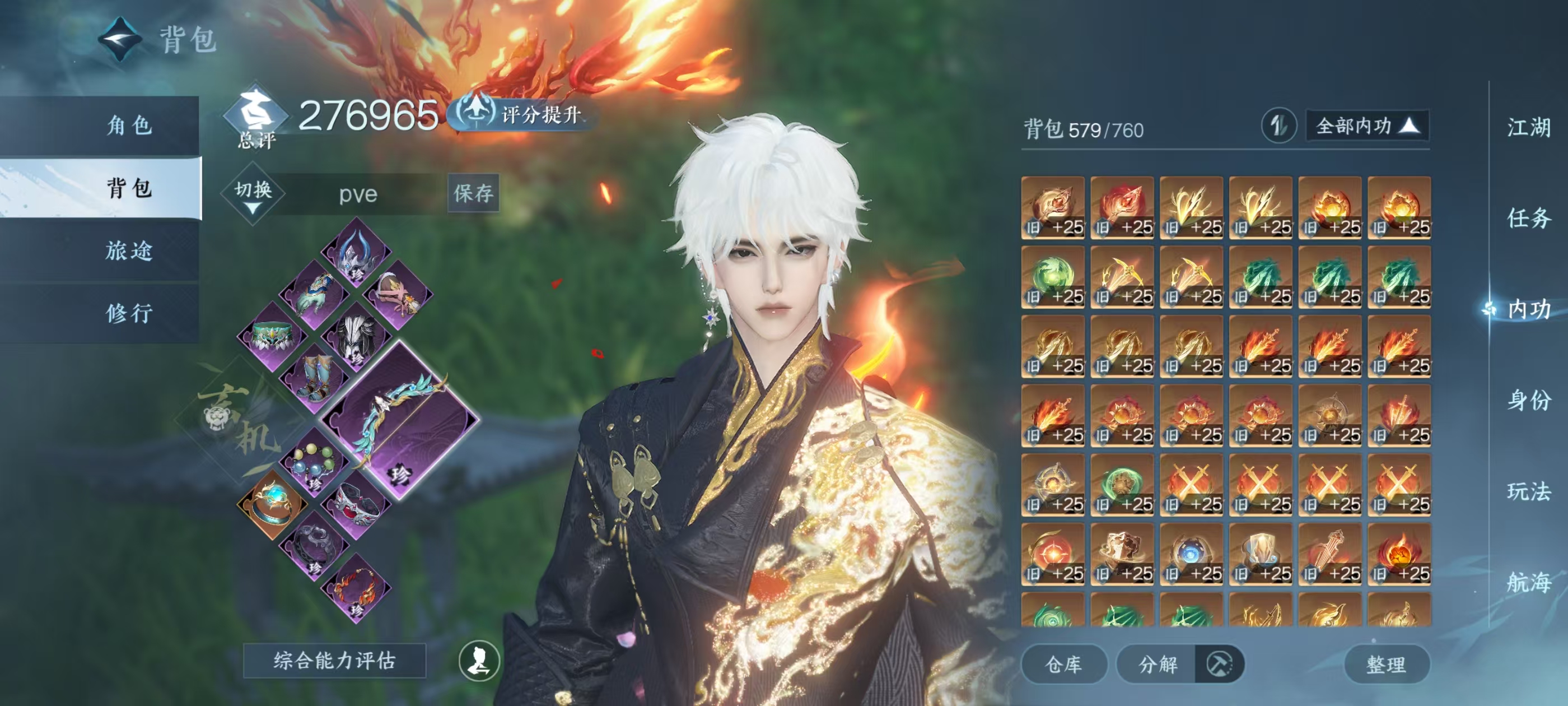1568x706 pixels.
Task: Go back using the top-left diamond icon
Action: pos(120,40)
